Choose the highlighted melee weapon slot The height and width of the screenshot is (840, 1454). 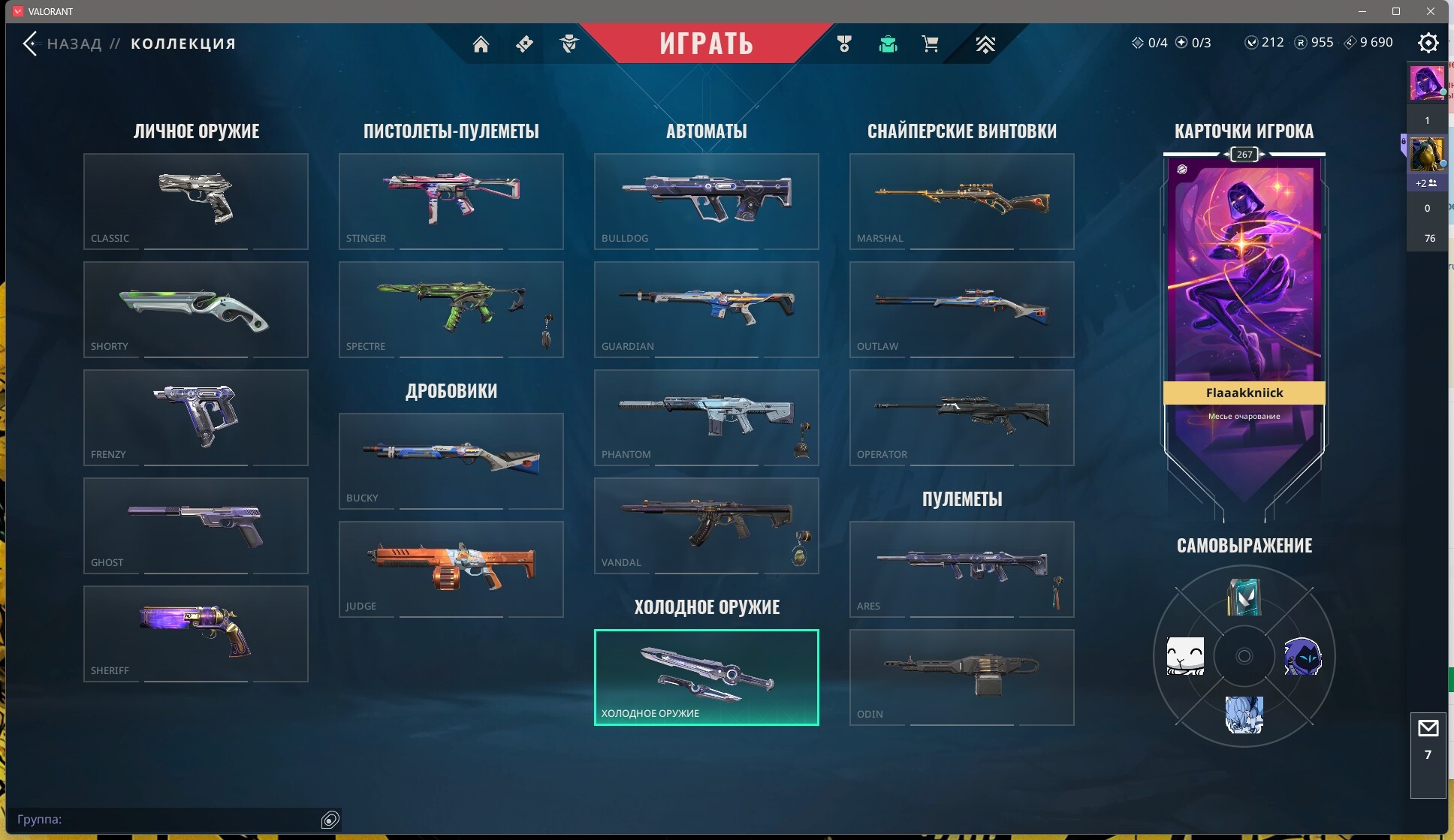coord(706,677)
